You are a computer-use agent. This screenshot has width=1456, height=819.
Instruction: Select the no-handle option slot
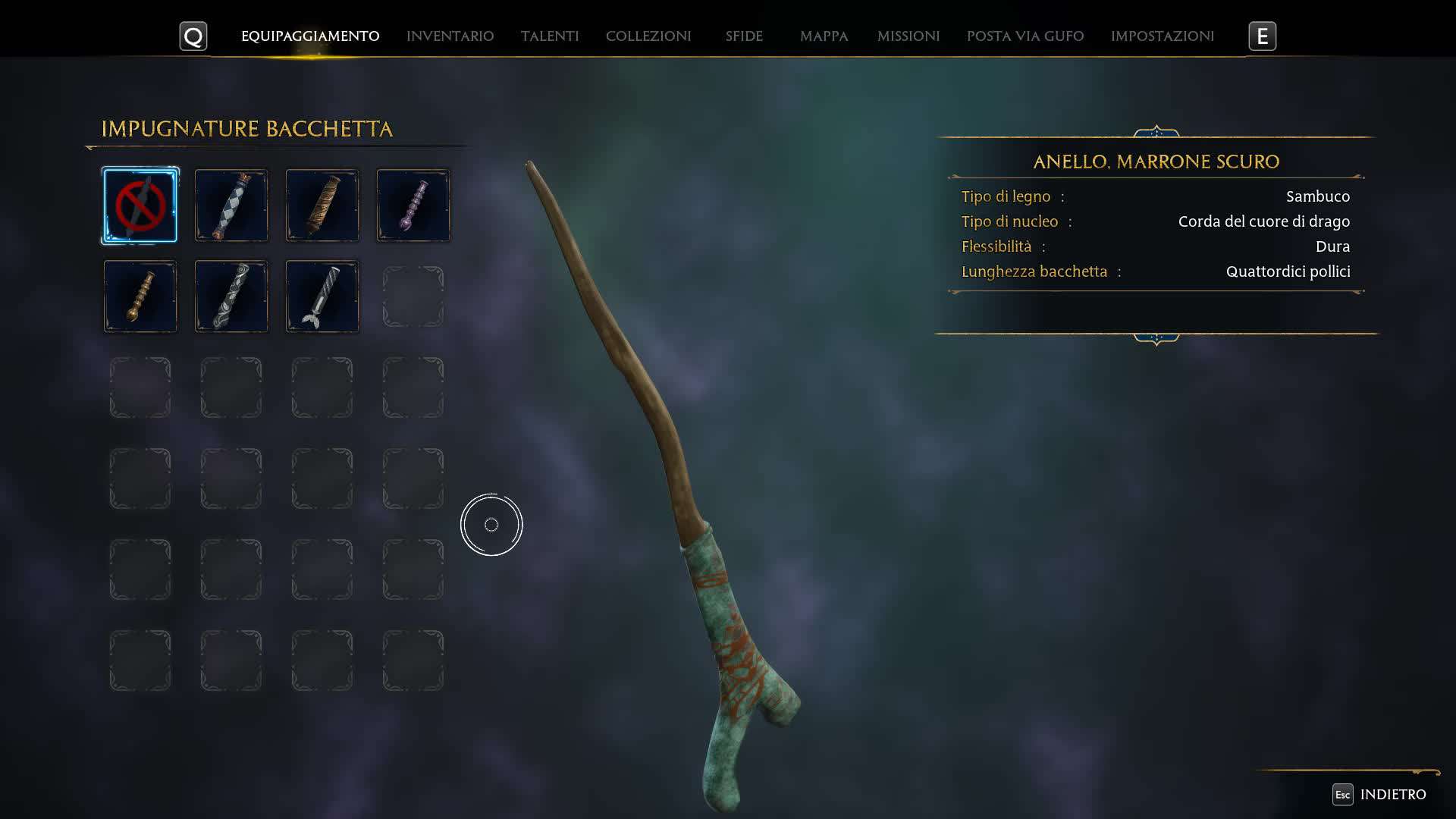pyautogui.click(x=140, y=206)
